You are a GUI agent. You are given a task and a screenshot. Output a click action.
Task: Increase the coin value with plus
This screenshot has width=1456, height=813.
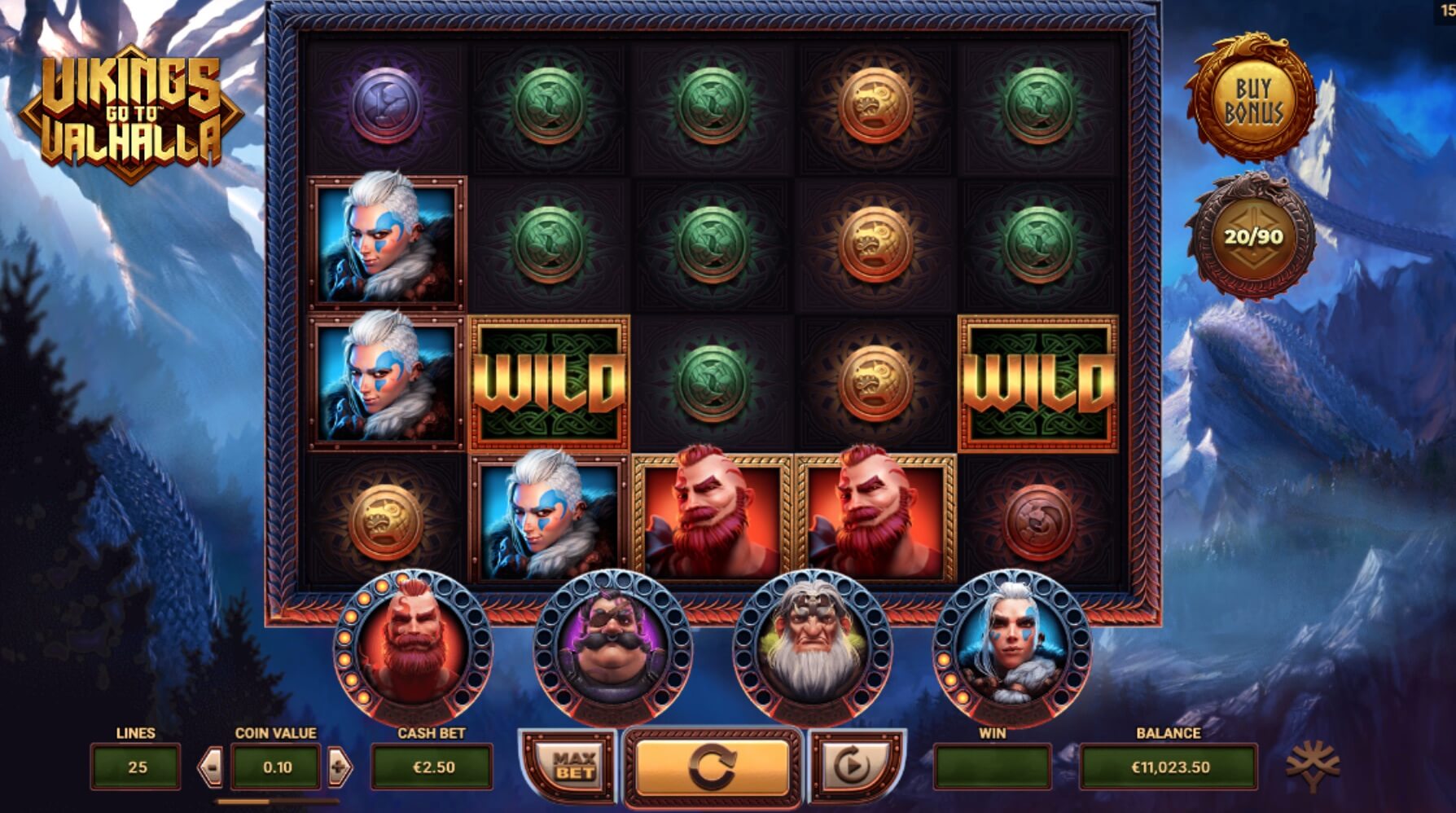coord(340,767)
